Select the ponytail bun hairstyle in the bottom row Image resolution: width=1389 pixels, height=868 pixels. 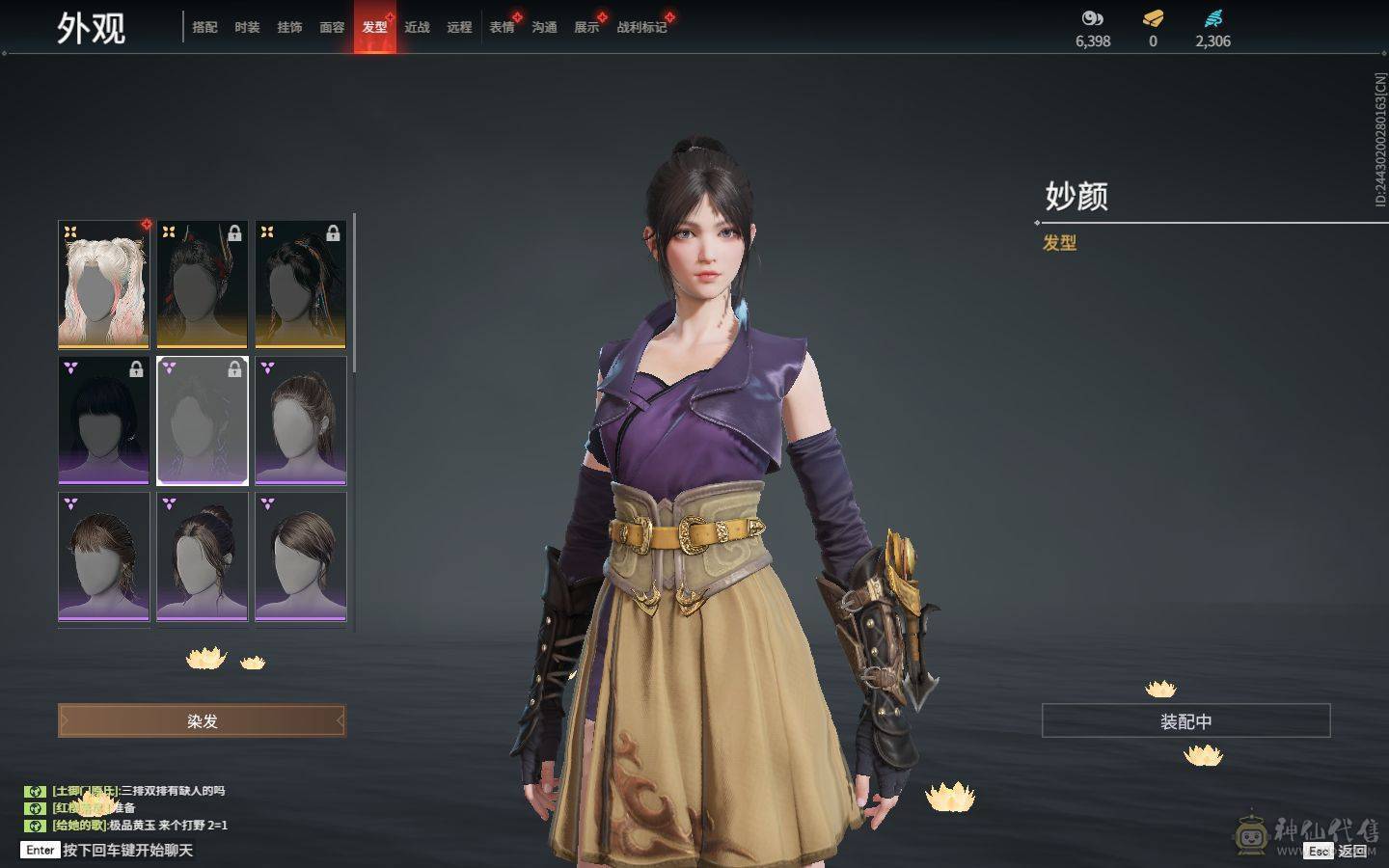[x=202, y=558]
